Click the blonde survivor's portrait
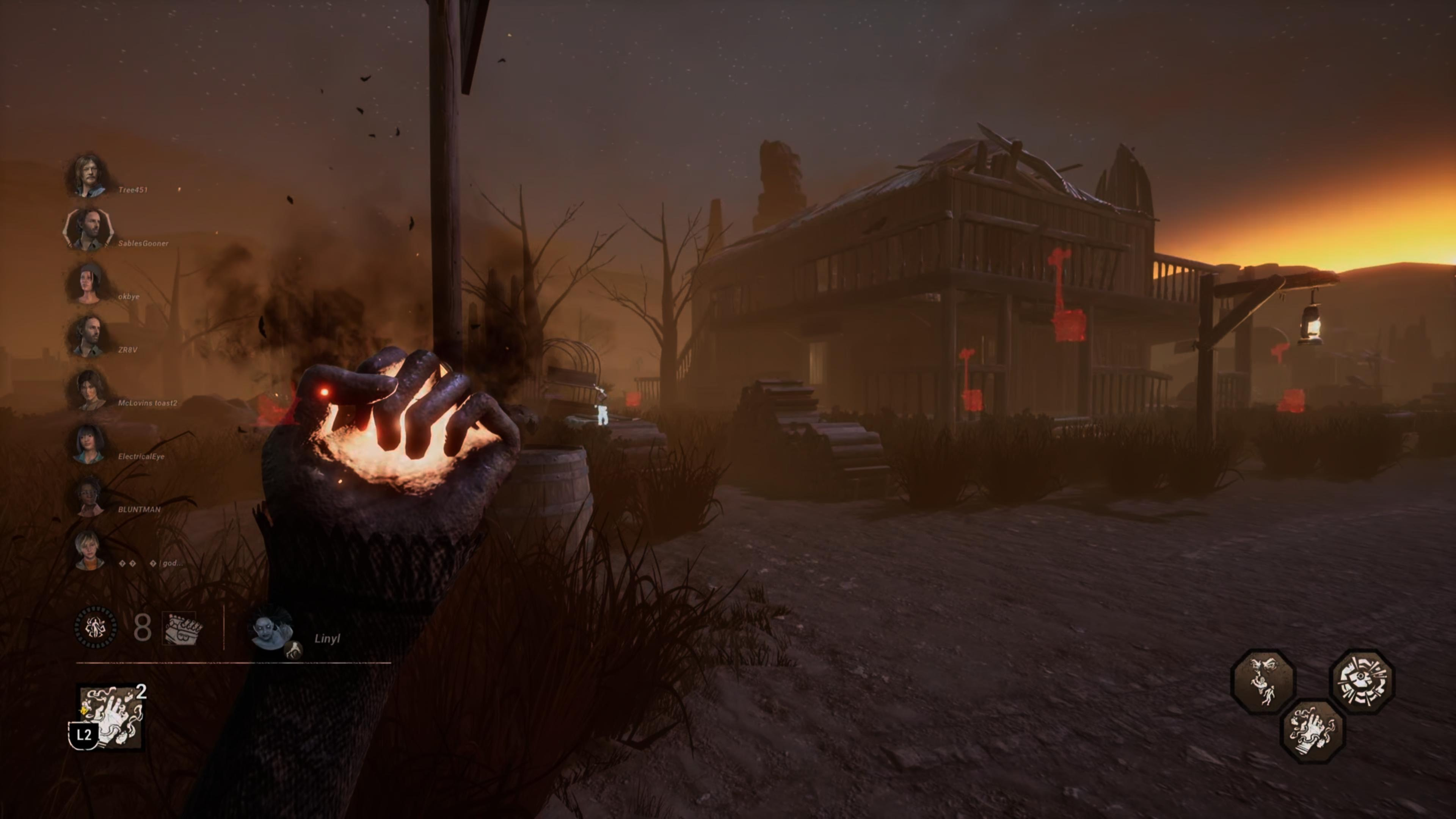The height and width of the screenshot is (819, 1456). [89, 549]
